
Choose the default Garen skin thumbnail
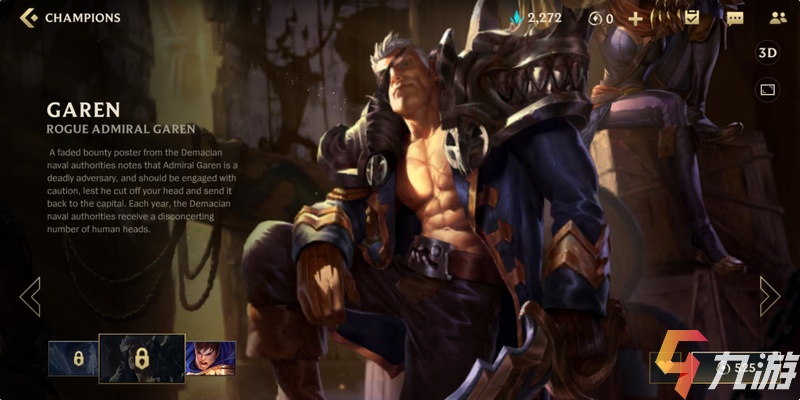(x=210, y=357)
